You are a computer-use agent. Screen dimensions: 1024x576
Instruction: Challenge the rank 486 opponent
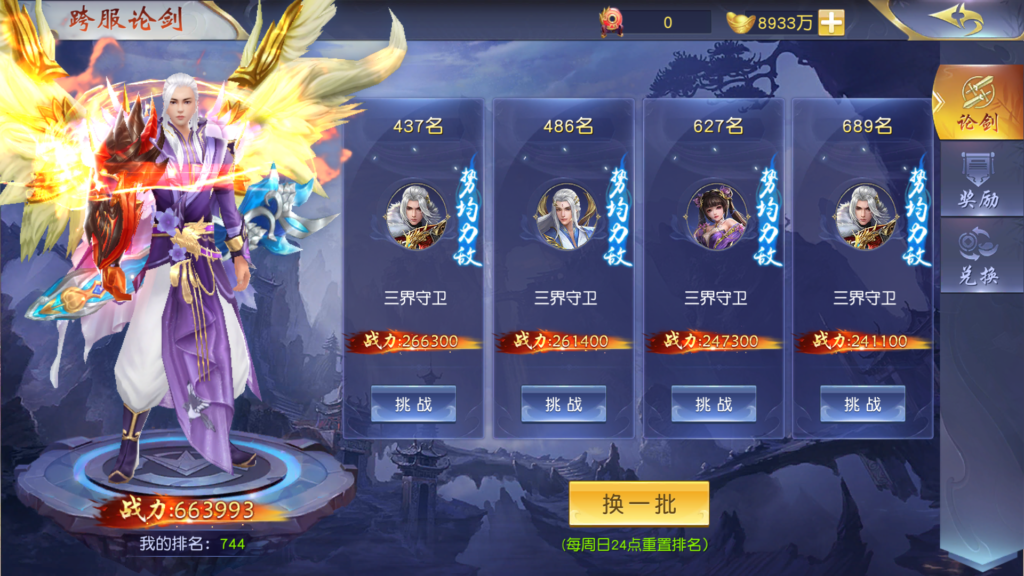(563, 404)
